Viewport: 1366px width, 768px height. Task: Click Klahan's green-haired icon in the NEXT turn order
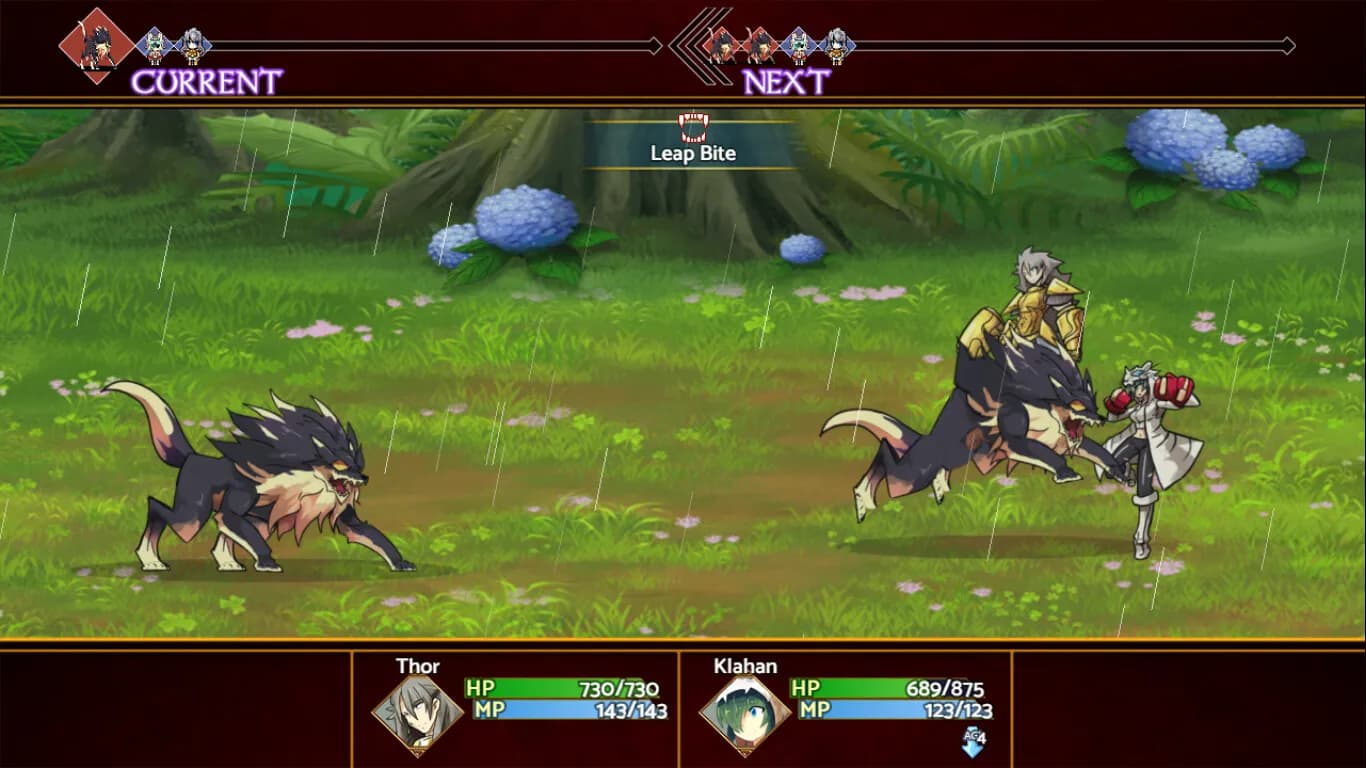pyautogui.click(x=798, y=46)
